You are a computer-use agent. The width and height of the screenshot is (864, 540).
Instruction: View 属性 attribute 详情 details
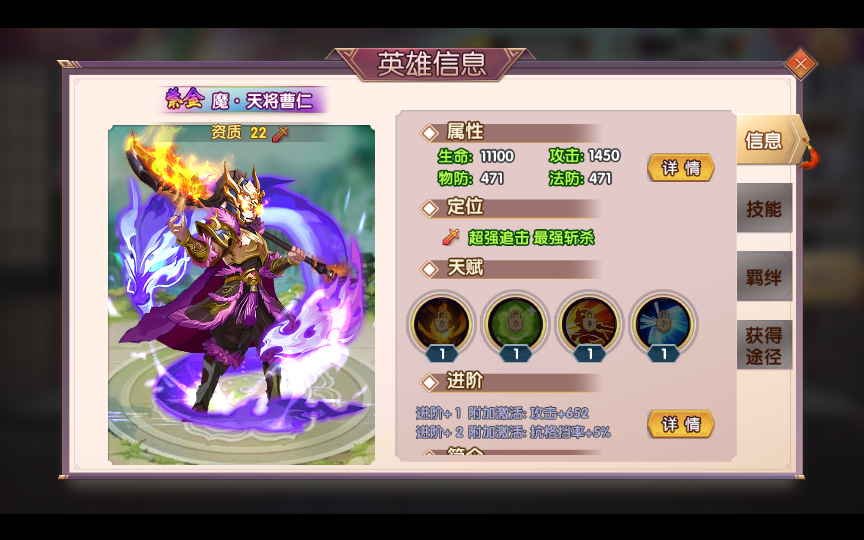681,168
